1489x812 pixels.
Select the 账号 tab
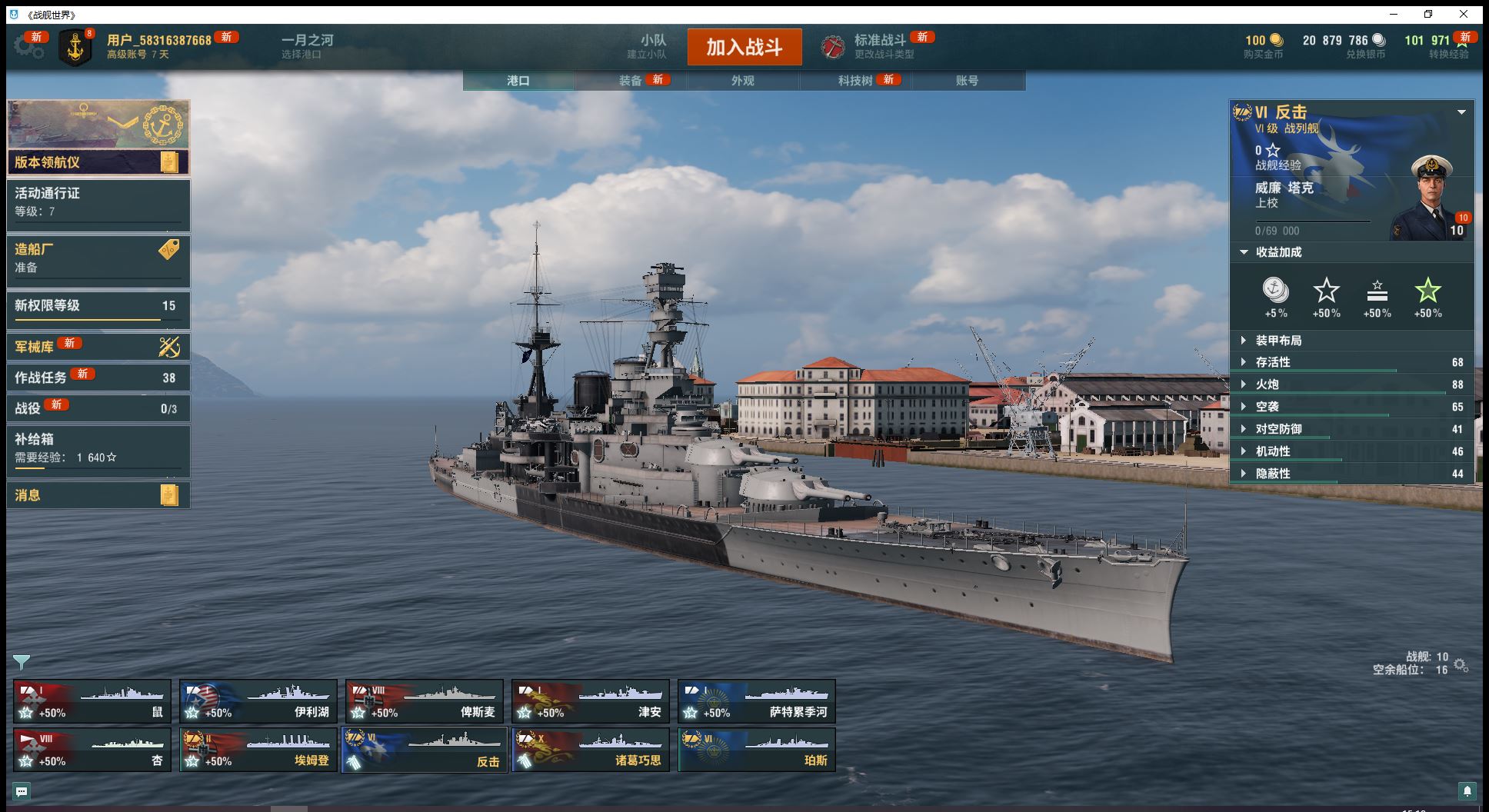tap(967, 81)
